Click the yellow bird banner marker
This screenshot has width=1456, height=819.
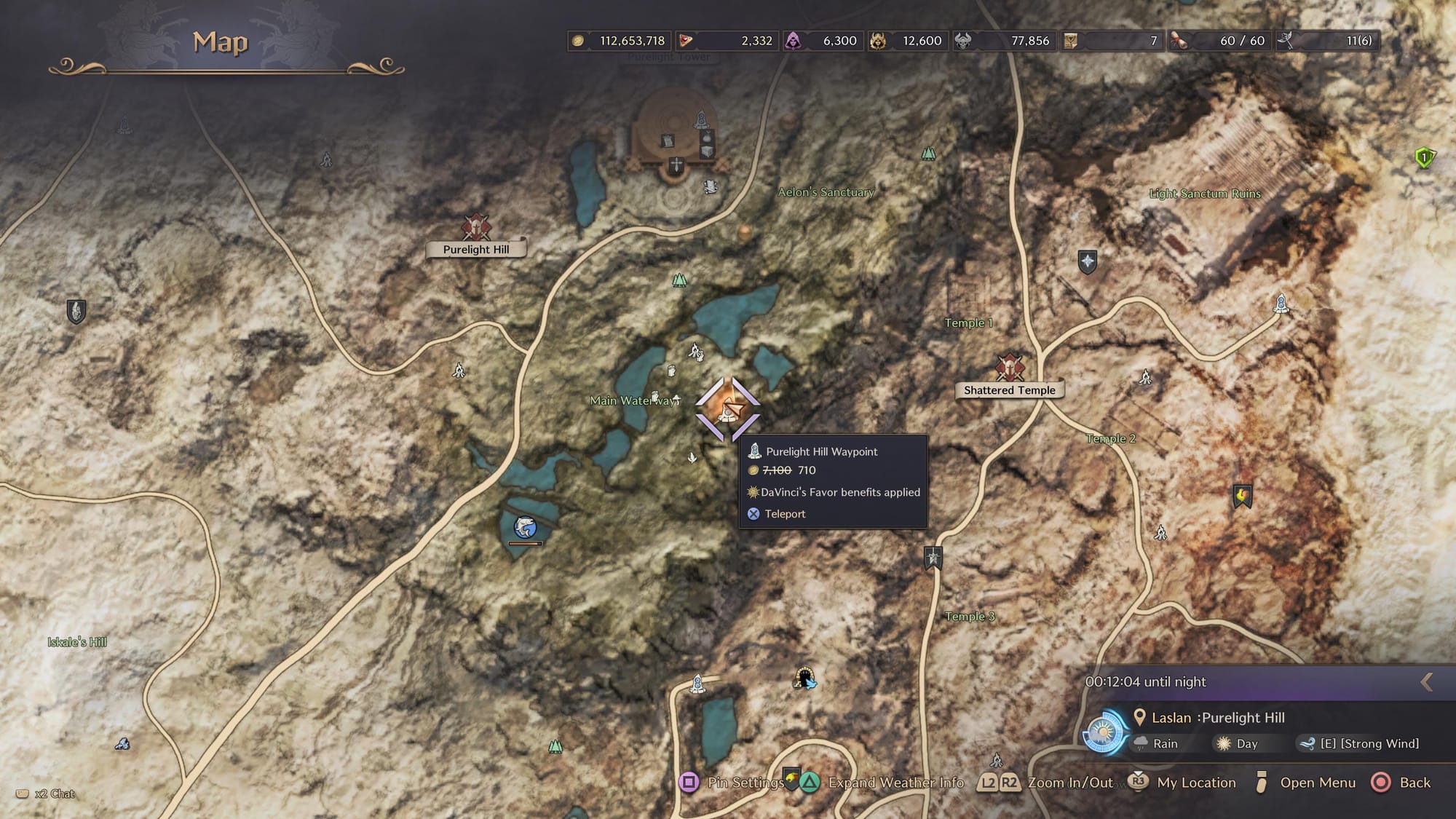1242,496
